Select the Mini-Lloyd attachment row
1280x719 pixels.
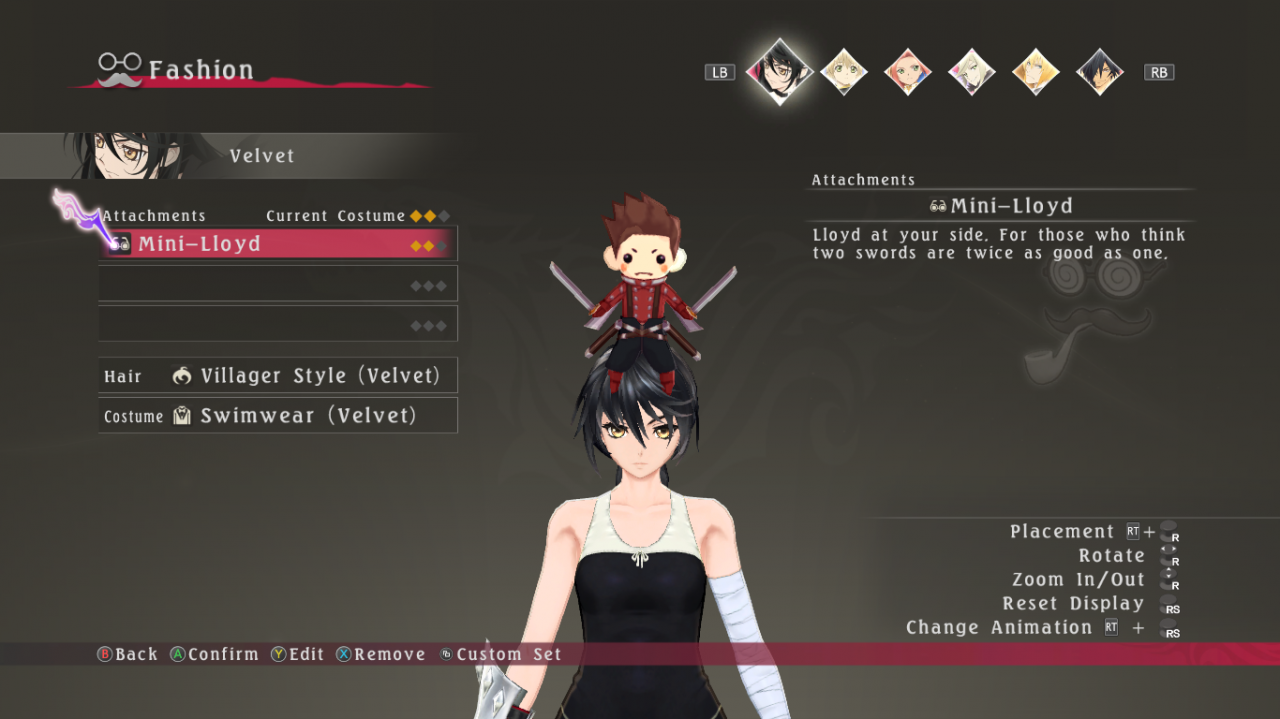click(x=278, y=244)
